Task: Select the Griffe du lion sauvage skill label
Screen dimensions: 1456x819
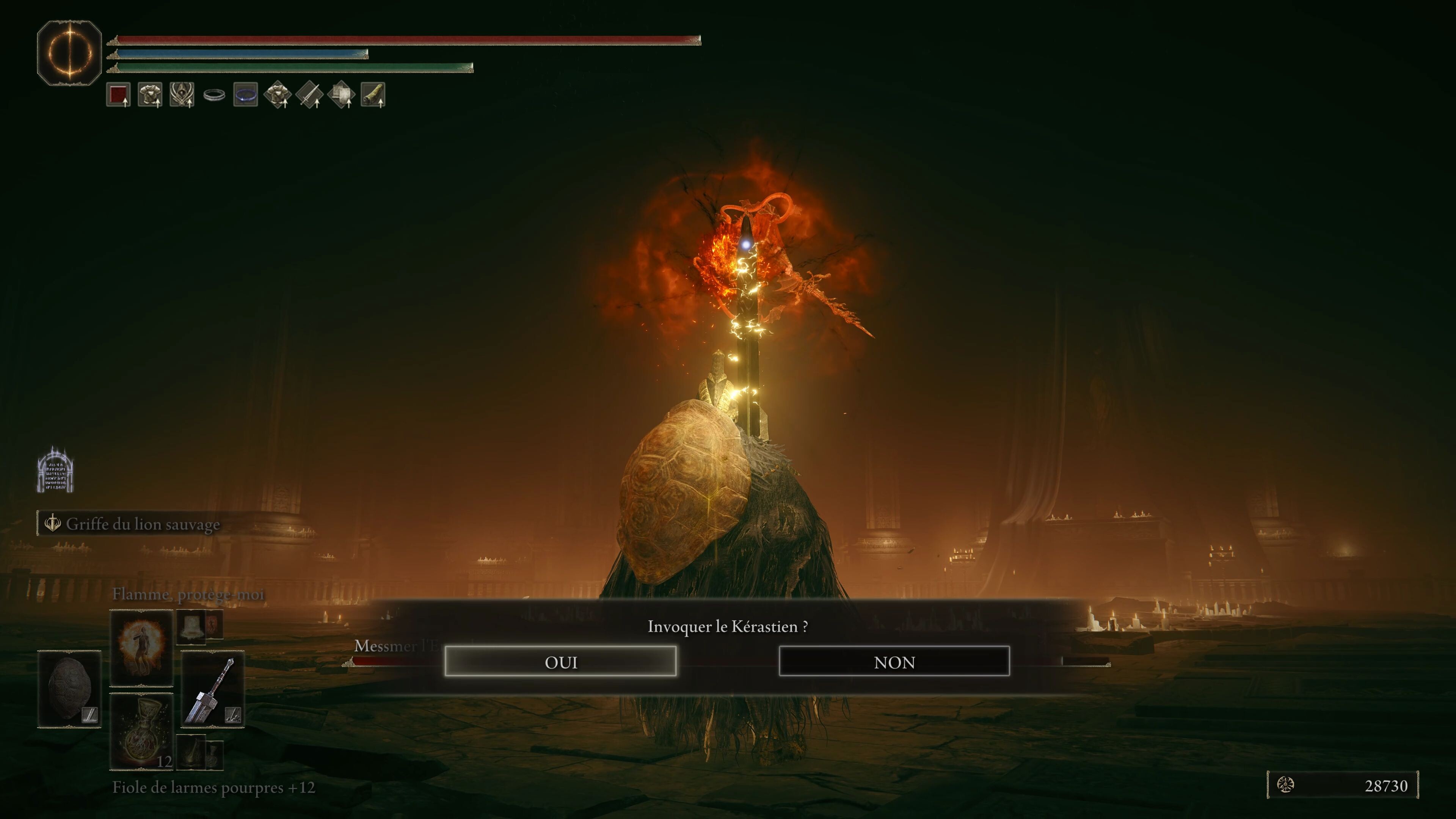Action: tap(143, 524)
